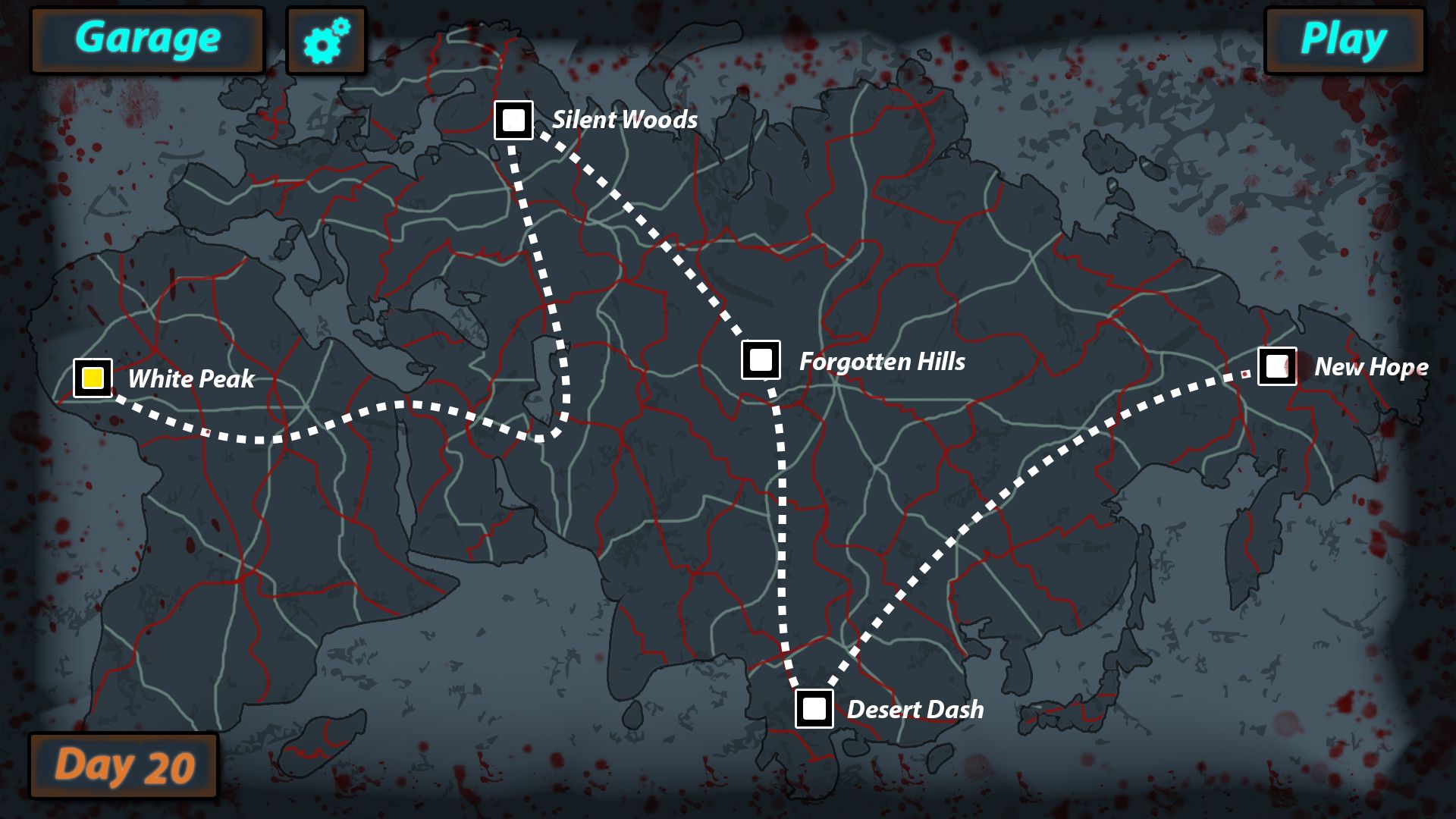Pick the Desert Dash location marker
This screenshot has width=1456, height=819.
[814, 708]
